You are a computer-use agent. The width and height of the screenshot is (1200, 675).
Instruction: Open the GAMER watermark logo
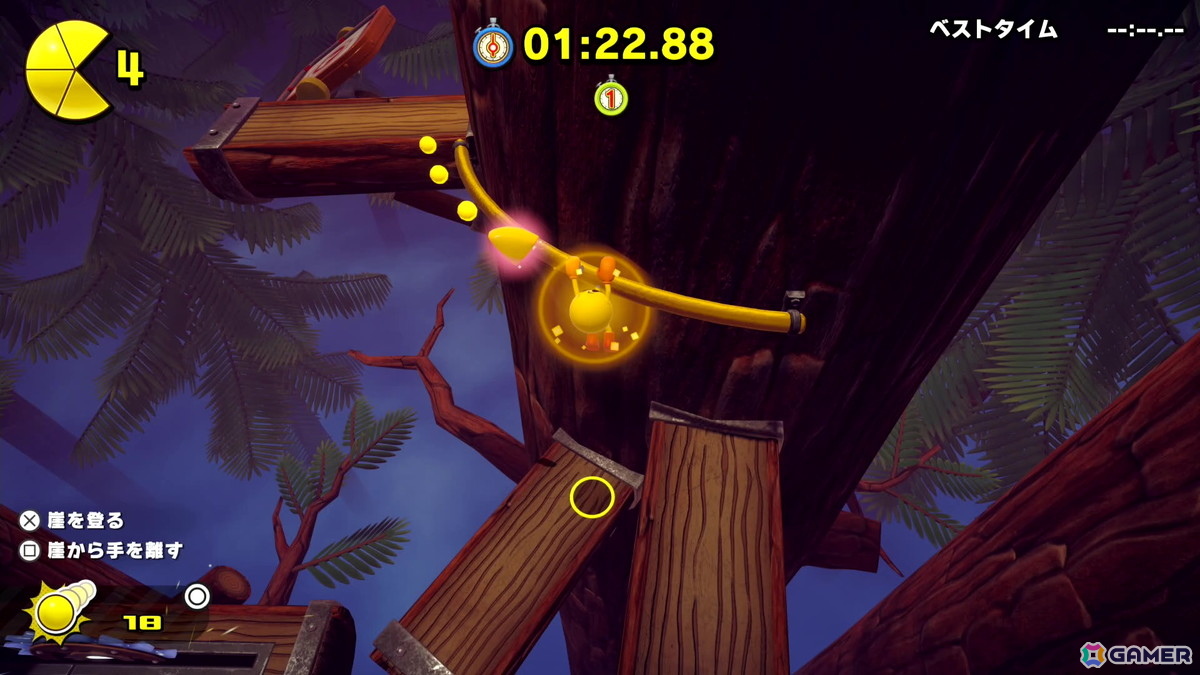point(1136,653)
